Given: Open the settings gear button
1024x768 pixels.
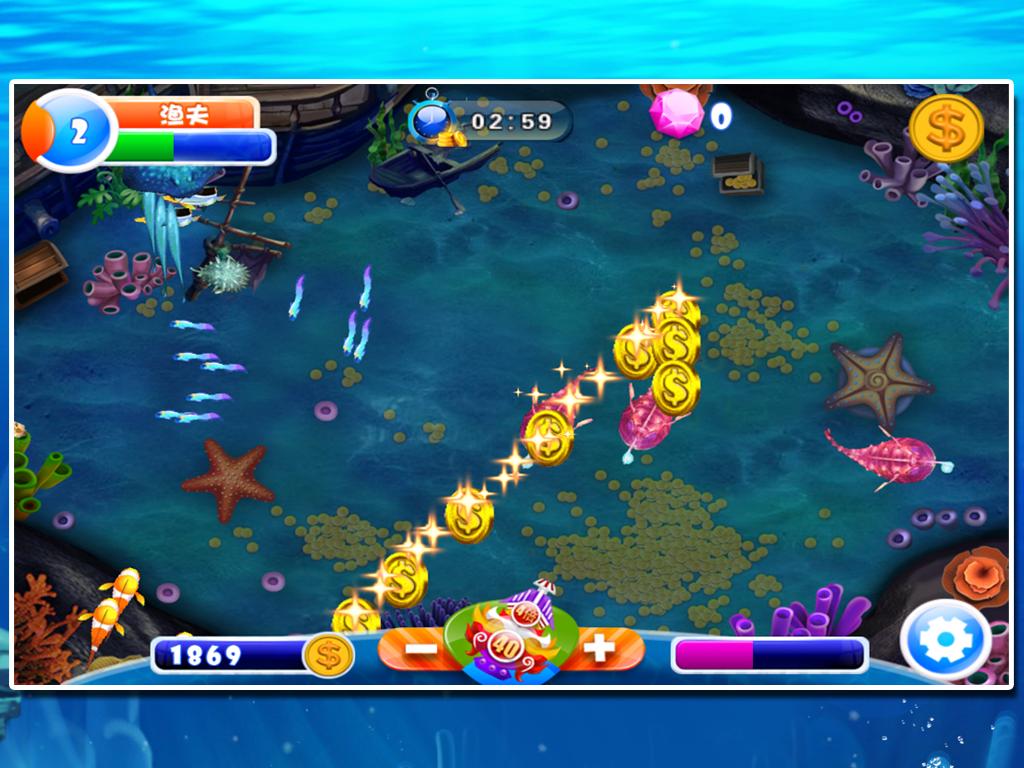Looking at the screenshot, I should point(945,641).
